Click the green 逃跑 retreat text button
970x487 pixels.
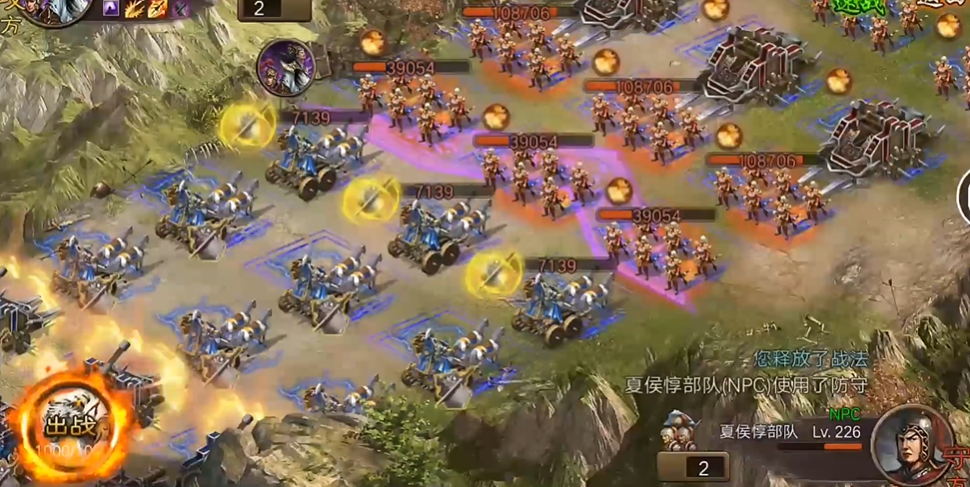[860, 7]
